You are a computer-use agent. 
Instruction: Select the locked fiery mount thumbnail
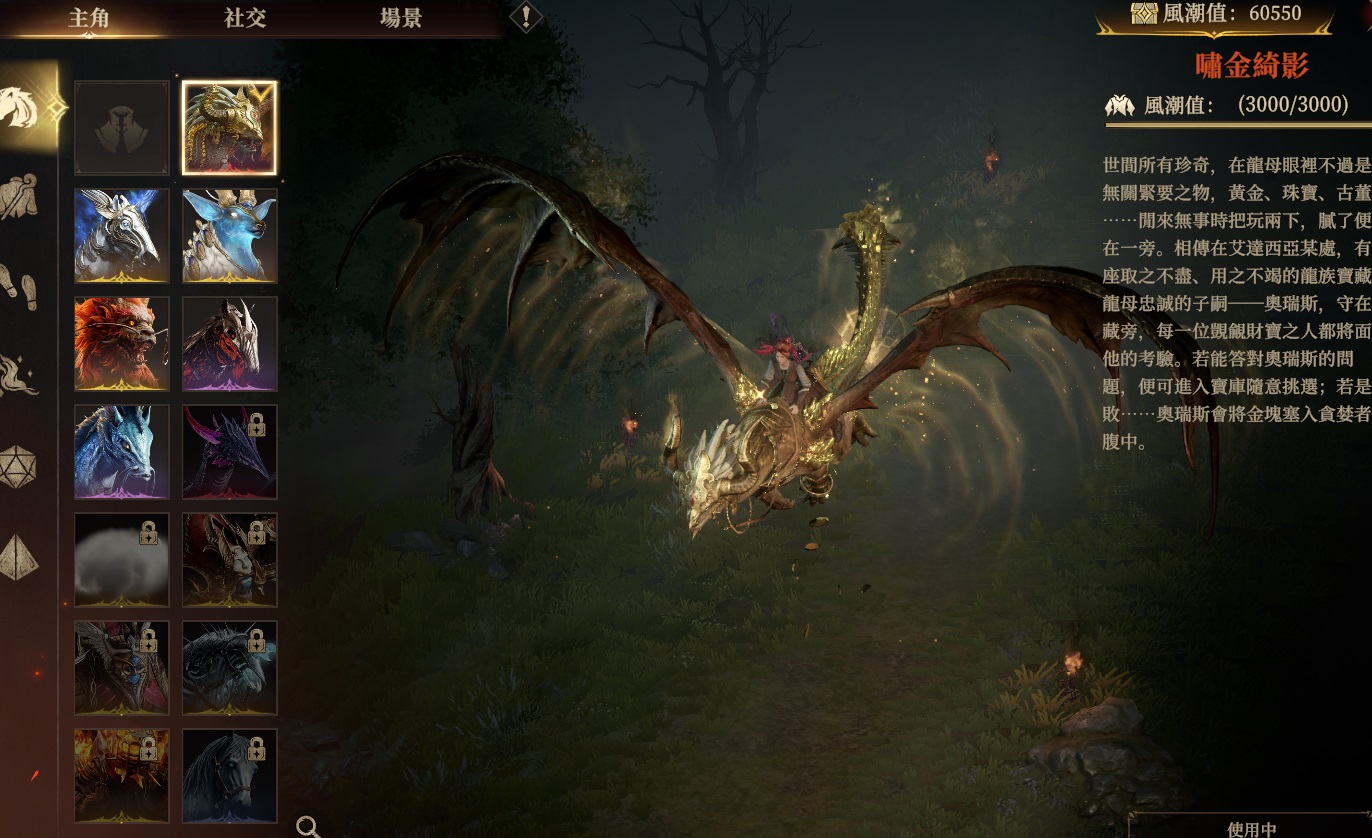tap(122, 776)
